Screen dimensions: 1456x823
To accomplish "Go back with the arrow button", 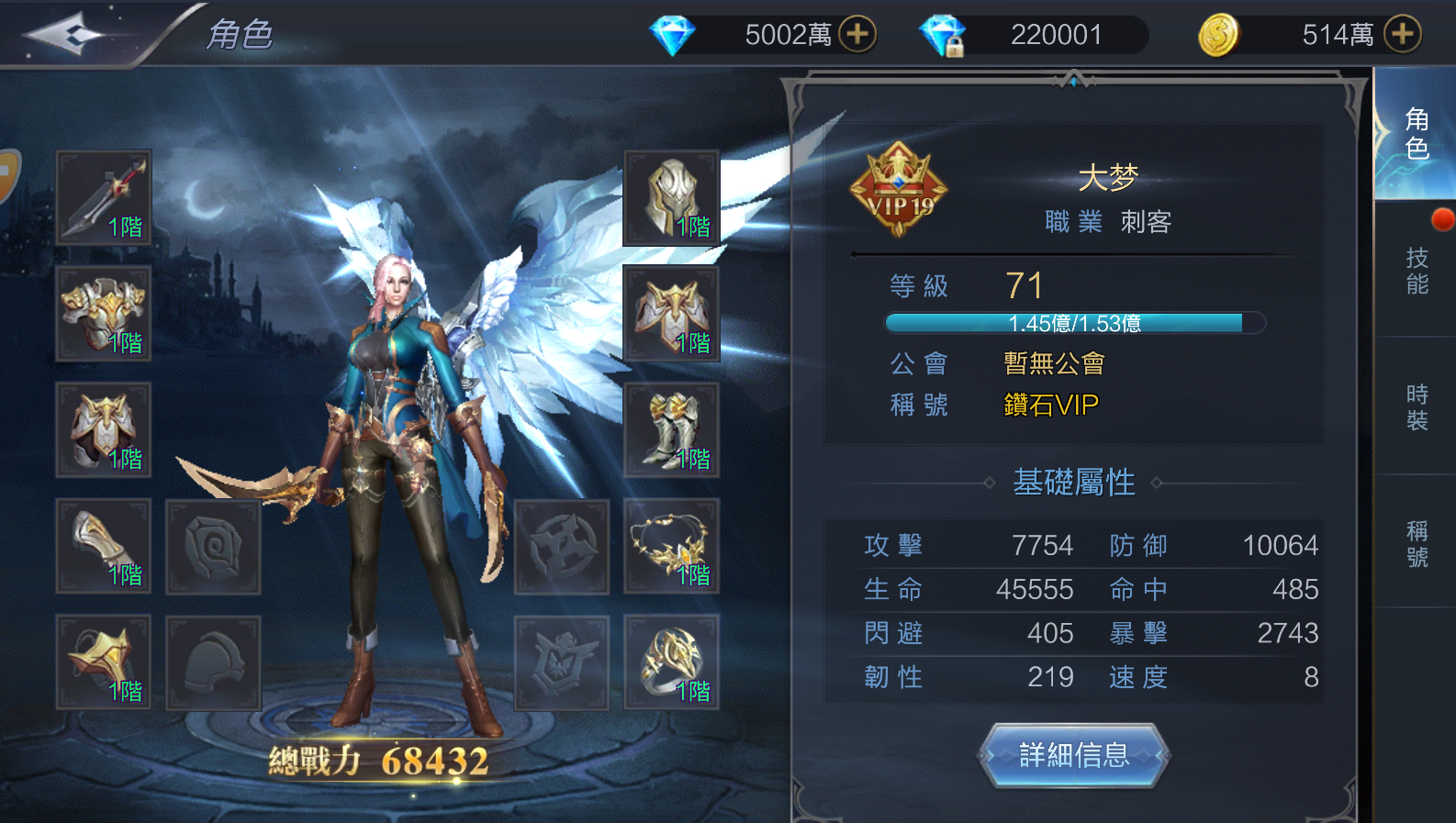I will coord(62,35).
